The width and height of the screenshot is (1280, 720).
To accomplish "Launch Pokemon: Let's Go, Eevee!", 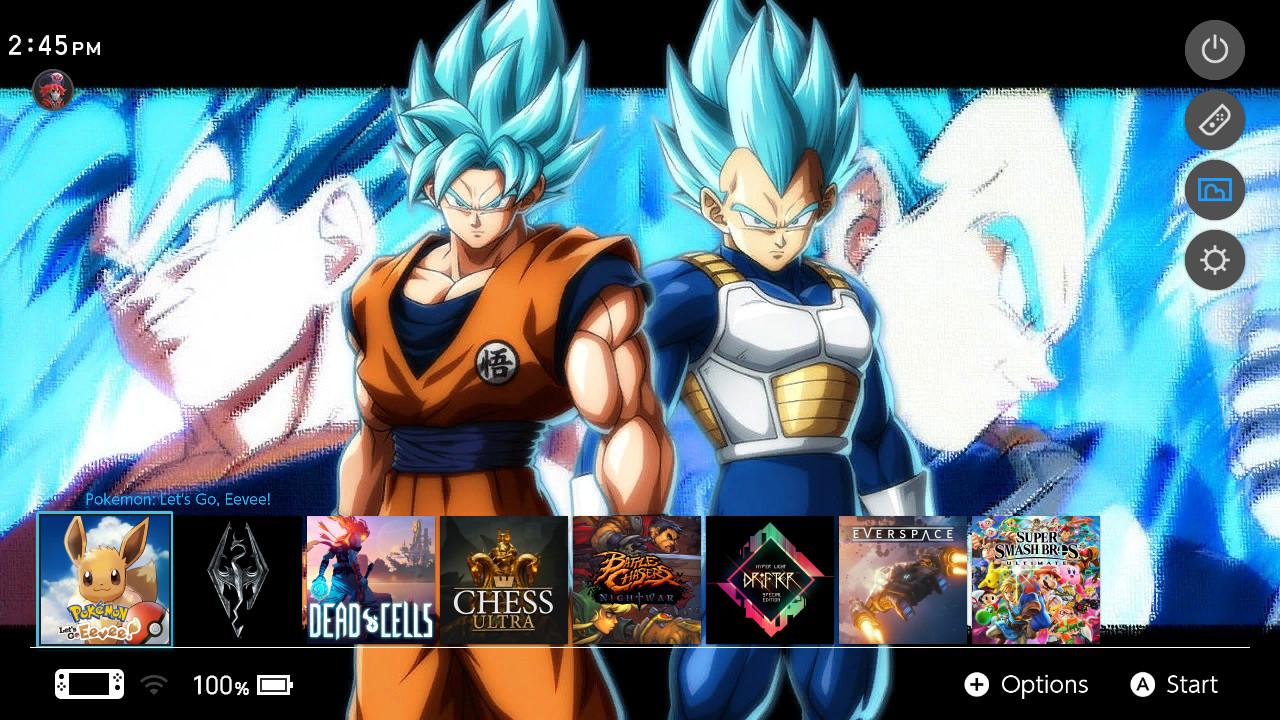I will pos(105,580).
